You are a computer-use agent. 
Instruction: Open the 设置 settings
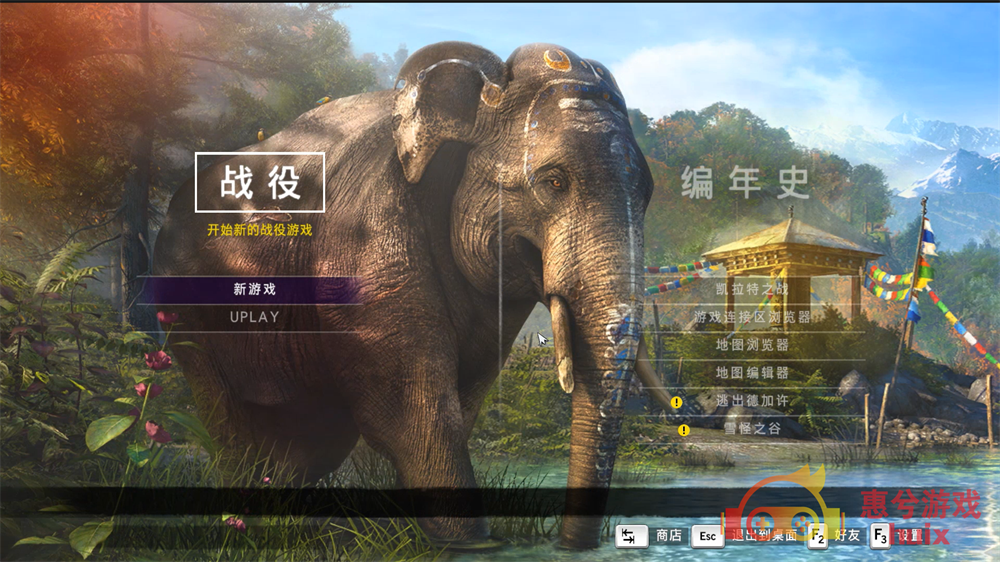(x=909, y=536)
